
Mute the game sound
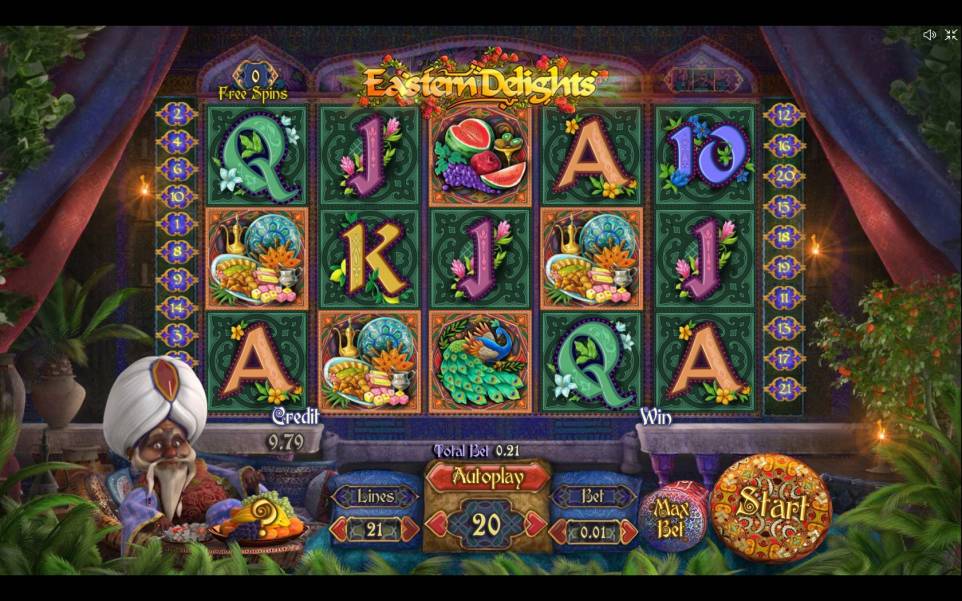click(929, 35)
